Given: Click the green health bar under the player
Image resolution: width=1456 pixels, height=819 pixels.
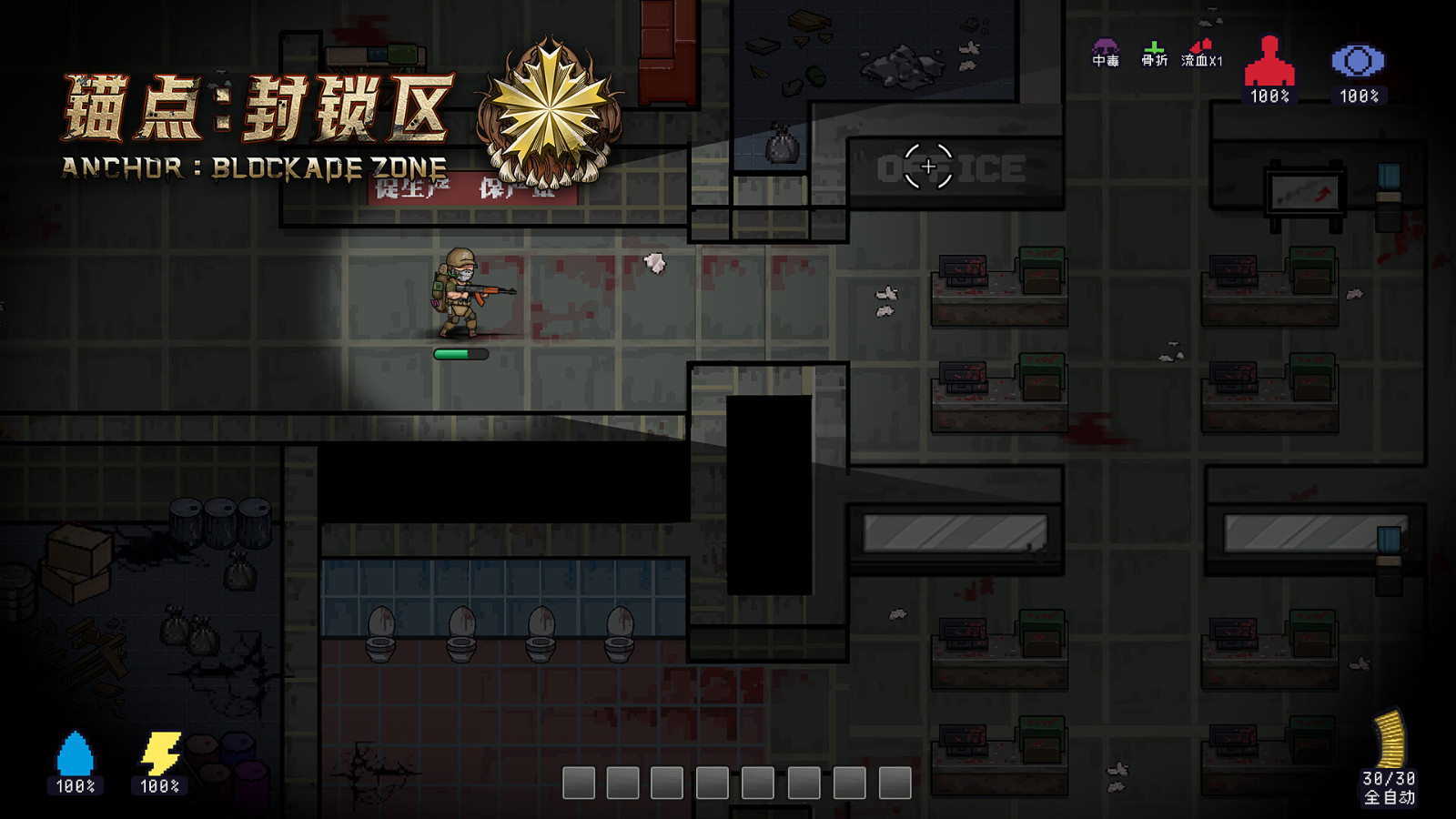Looking at the screenshot, I should click(x=462, y=354).
